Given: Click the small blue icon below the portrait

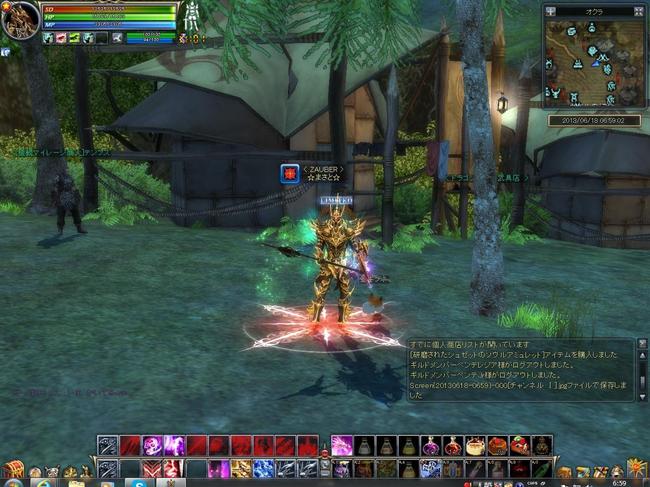Looking at the screenshot, I should coord(5,50).
